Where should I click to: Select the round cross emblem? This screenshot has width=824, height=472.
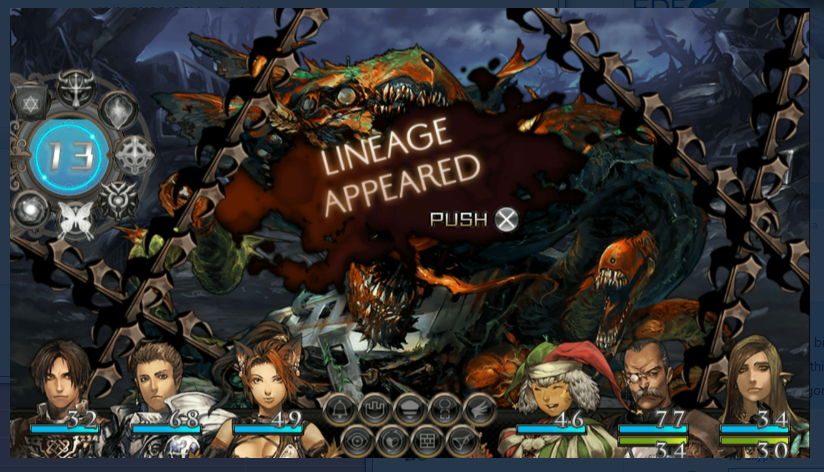coord(133,155)
